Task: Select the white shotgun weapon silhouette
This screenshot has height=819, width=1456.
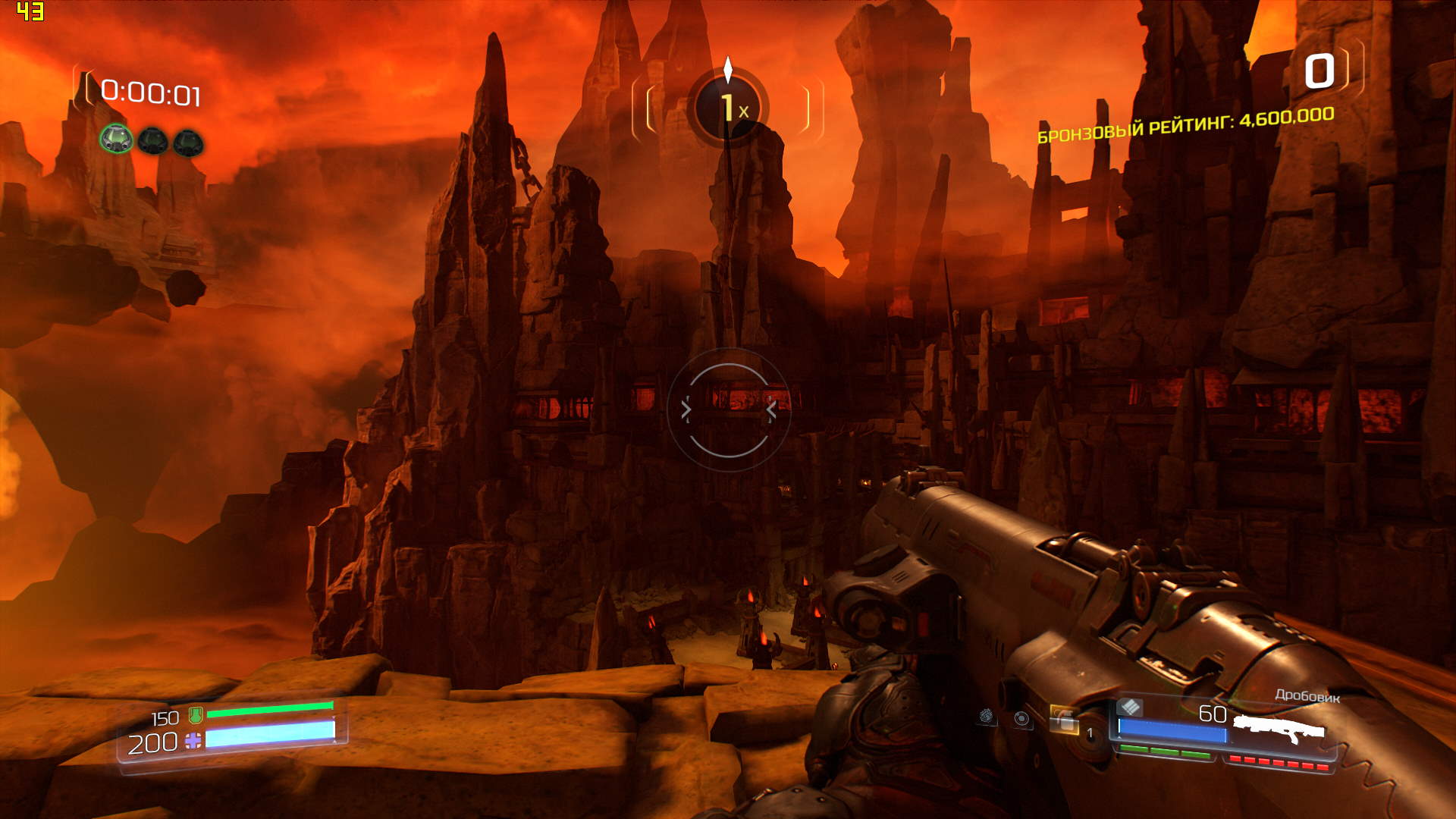Action: [x=1279, y=730]
